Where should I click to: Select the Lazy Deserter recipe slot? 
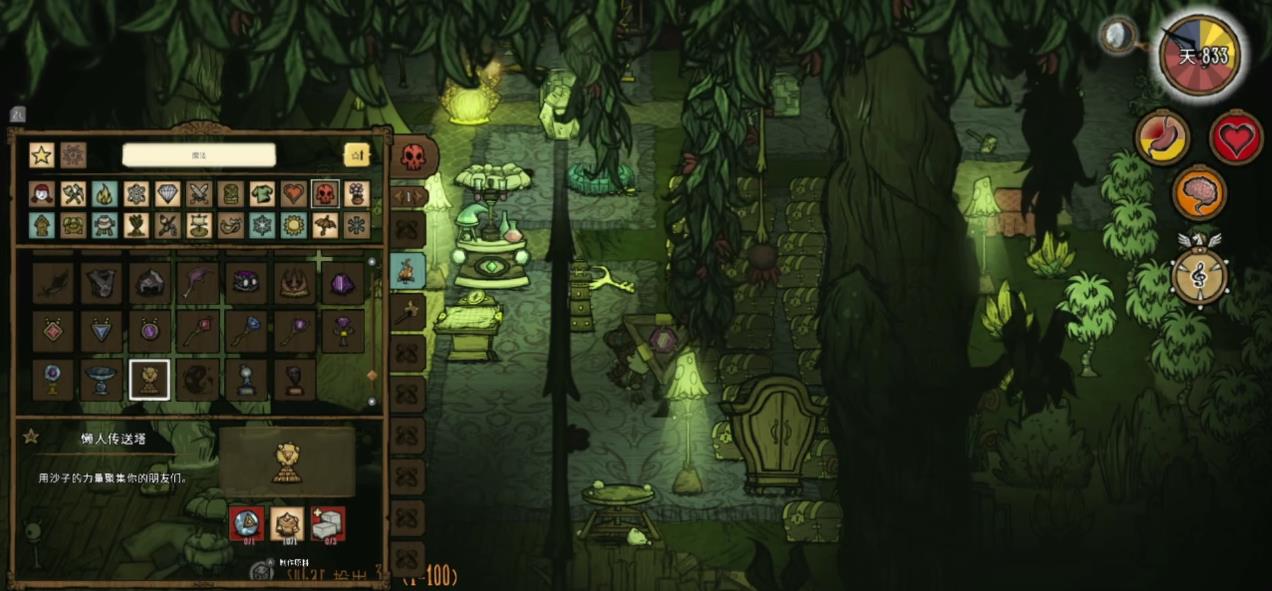(149, 379)
